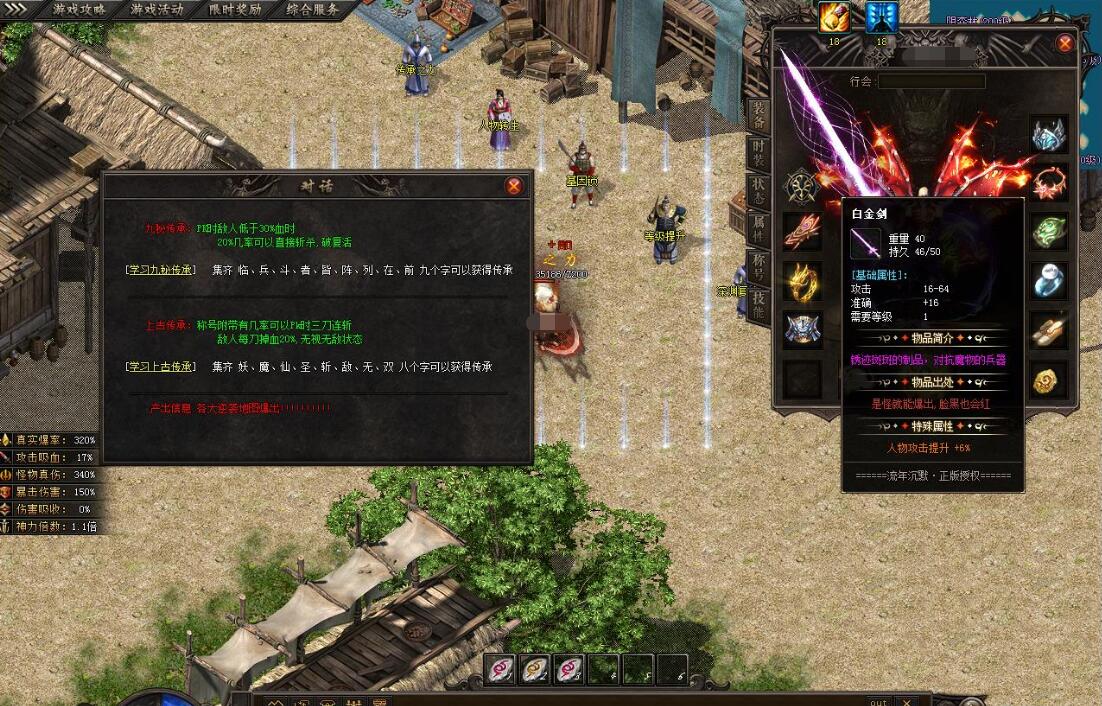Choose the 学习九秘传承 dialogue link
1102x706 pixels.
[160, 270]
